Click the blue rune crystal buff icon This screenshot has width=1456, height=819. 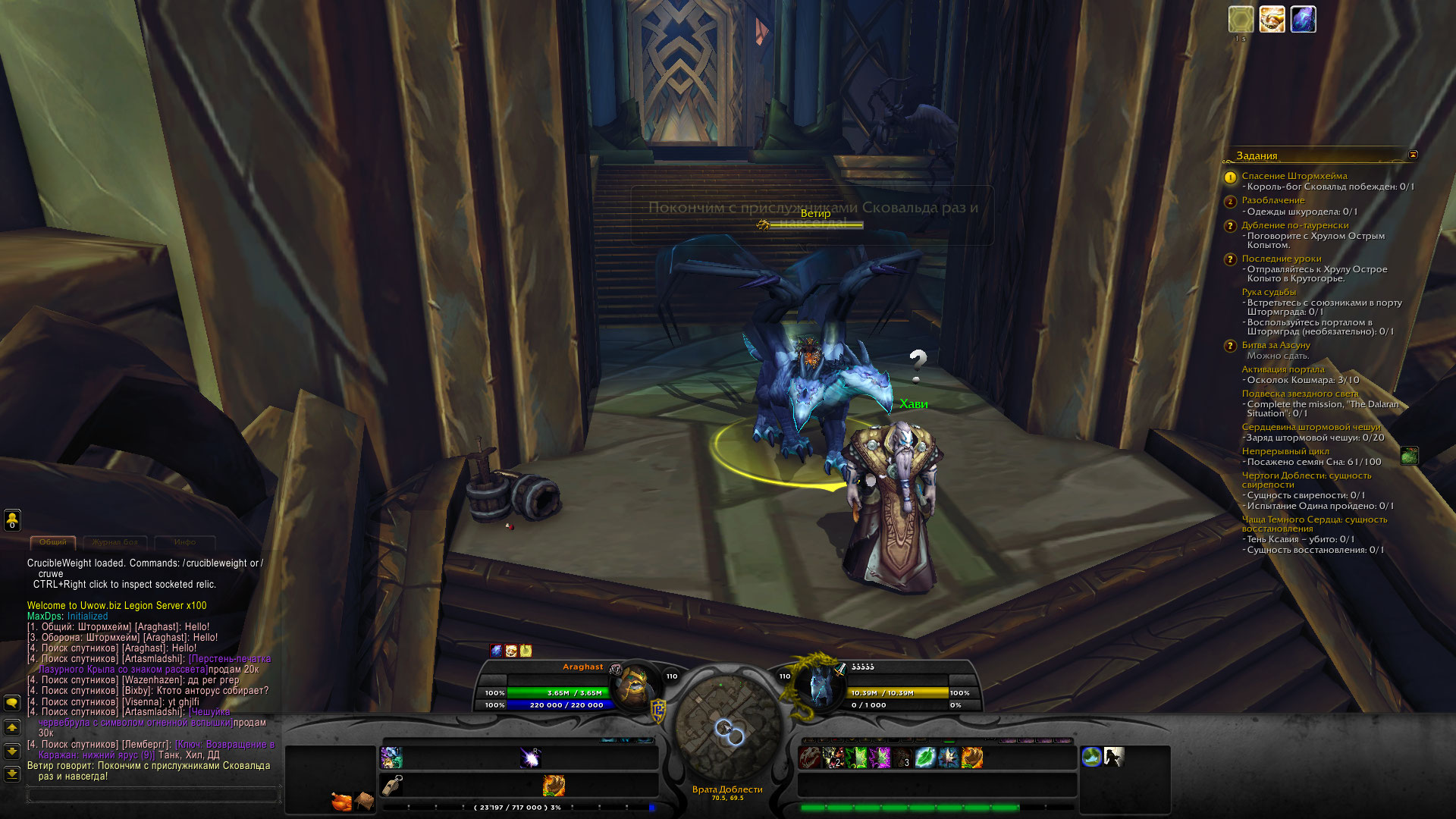pyautogui.click(x=1303, y=20)
